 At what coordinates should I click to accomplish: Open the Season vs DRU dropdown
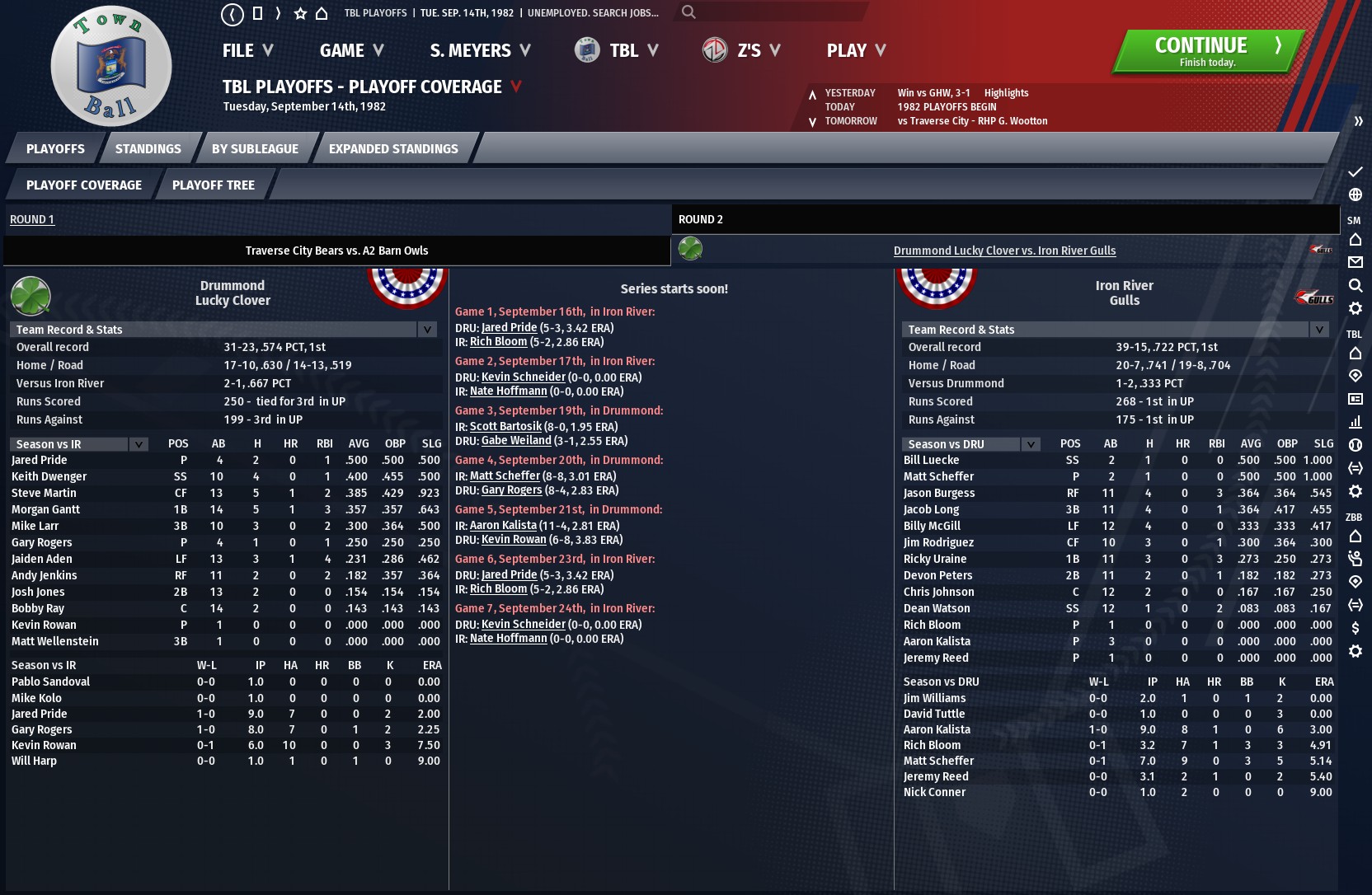click(x=1031, y=444)
